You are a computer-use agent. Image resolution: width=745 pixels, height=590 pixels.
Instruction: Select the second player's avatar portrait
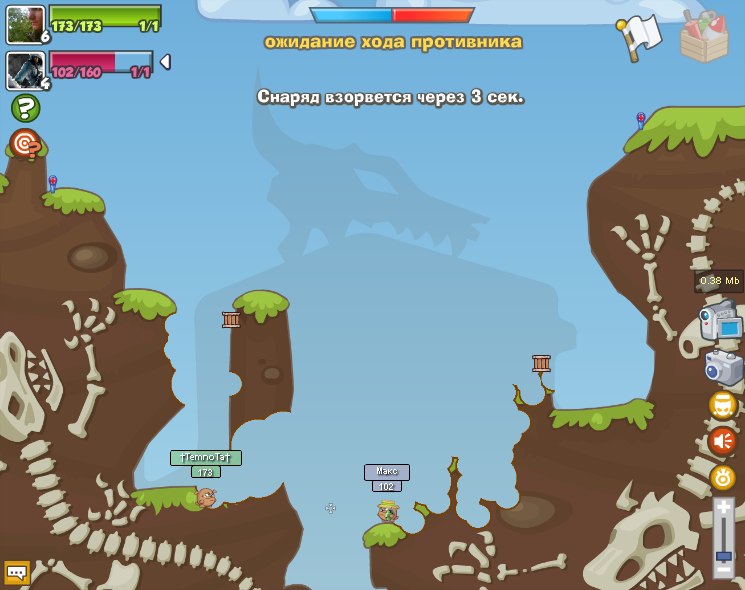(x=24, y=70)
